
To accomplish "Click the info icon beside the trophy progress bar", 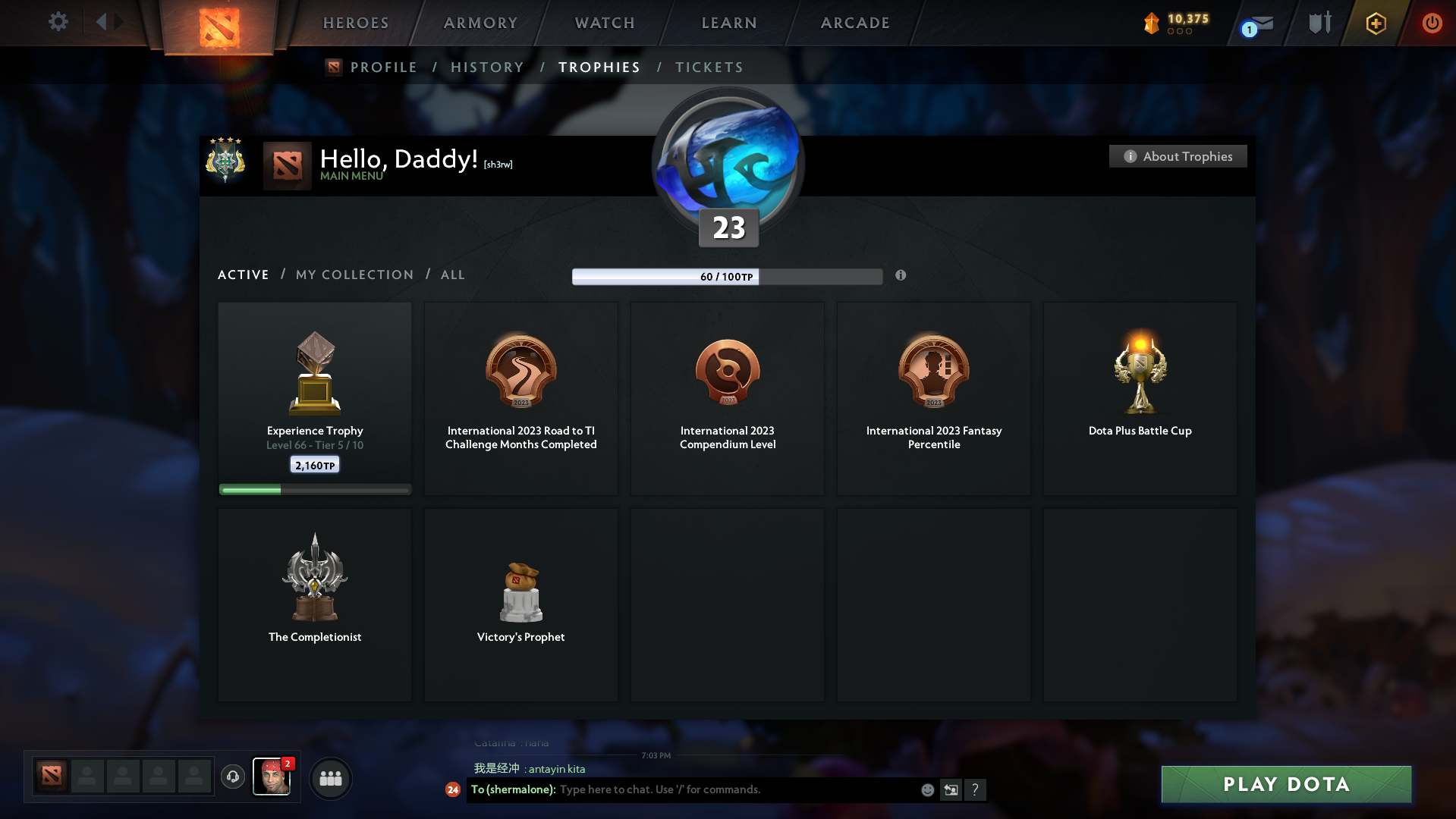I will (901, 276).
